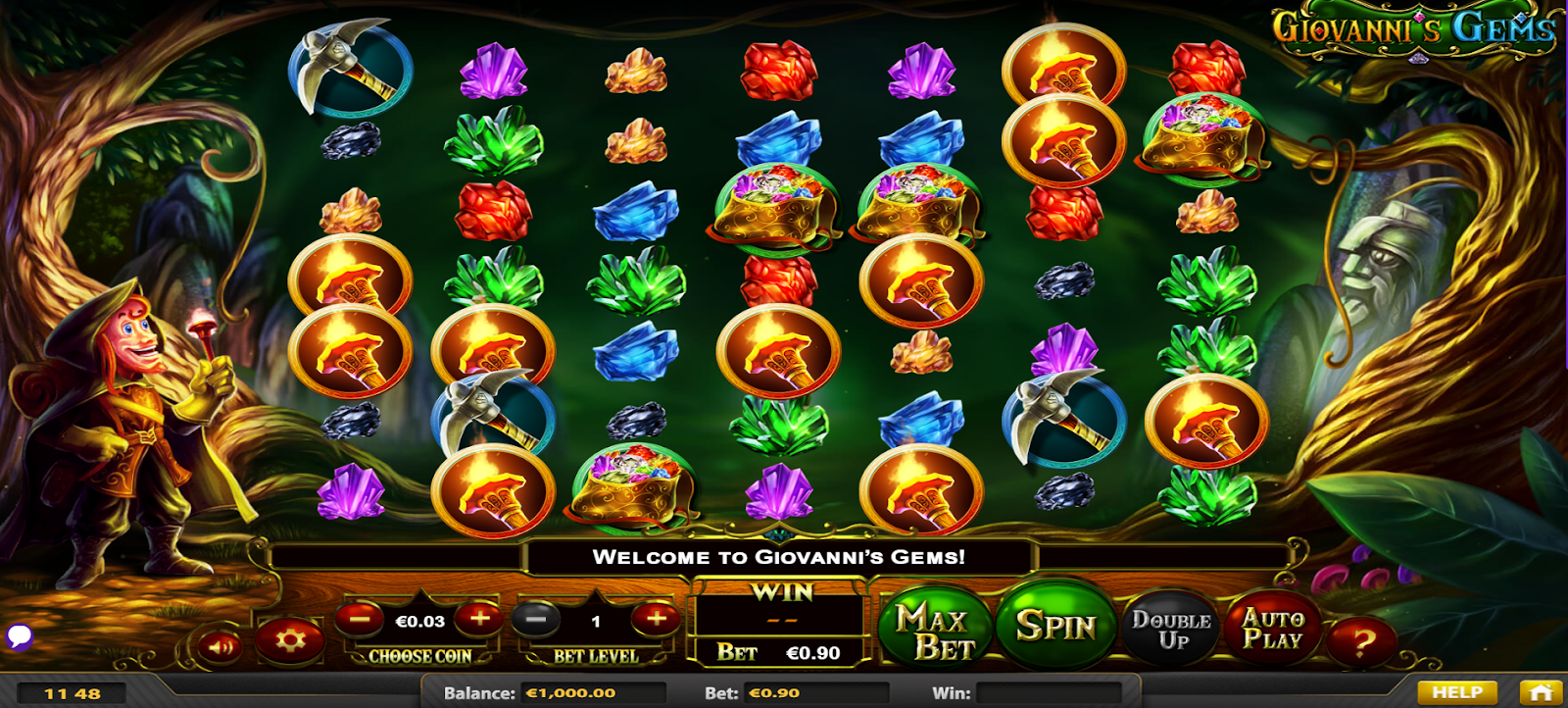Viewport: 1568px width, 708px height.
Task: Place the Max Bet
Action: point(934,632)
